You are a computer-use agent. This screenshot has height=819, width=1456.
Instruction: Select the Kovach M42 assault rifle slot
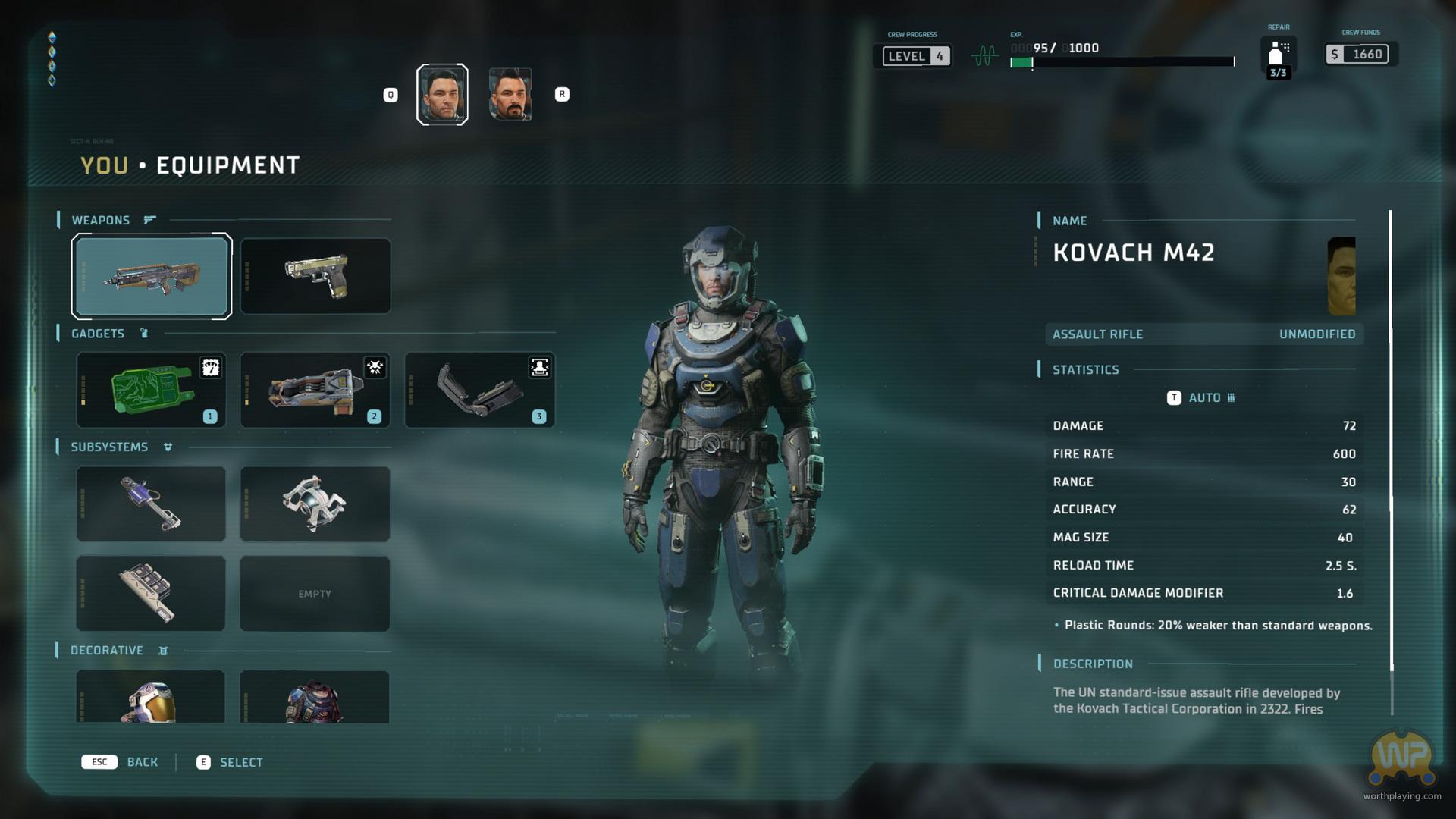[x=152, y=276]
